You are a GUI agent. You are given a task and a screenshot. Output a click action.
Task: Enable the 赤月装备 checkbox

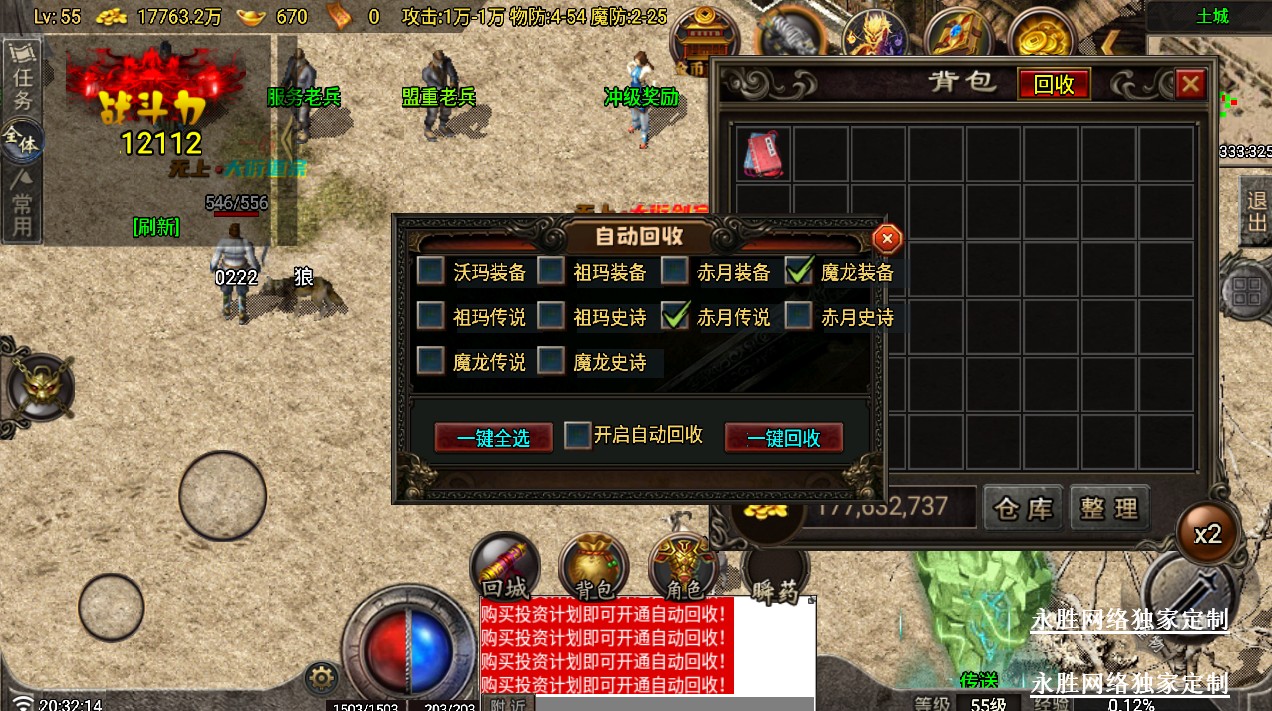[675, 271]
